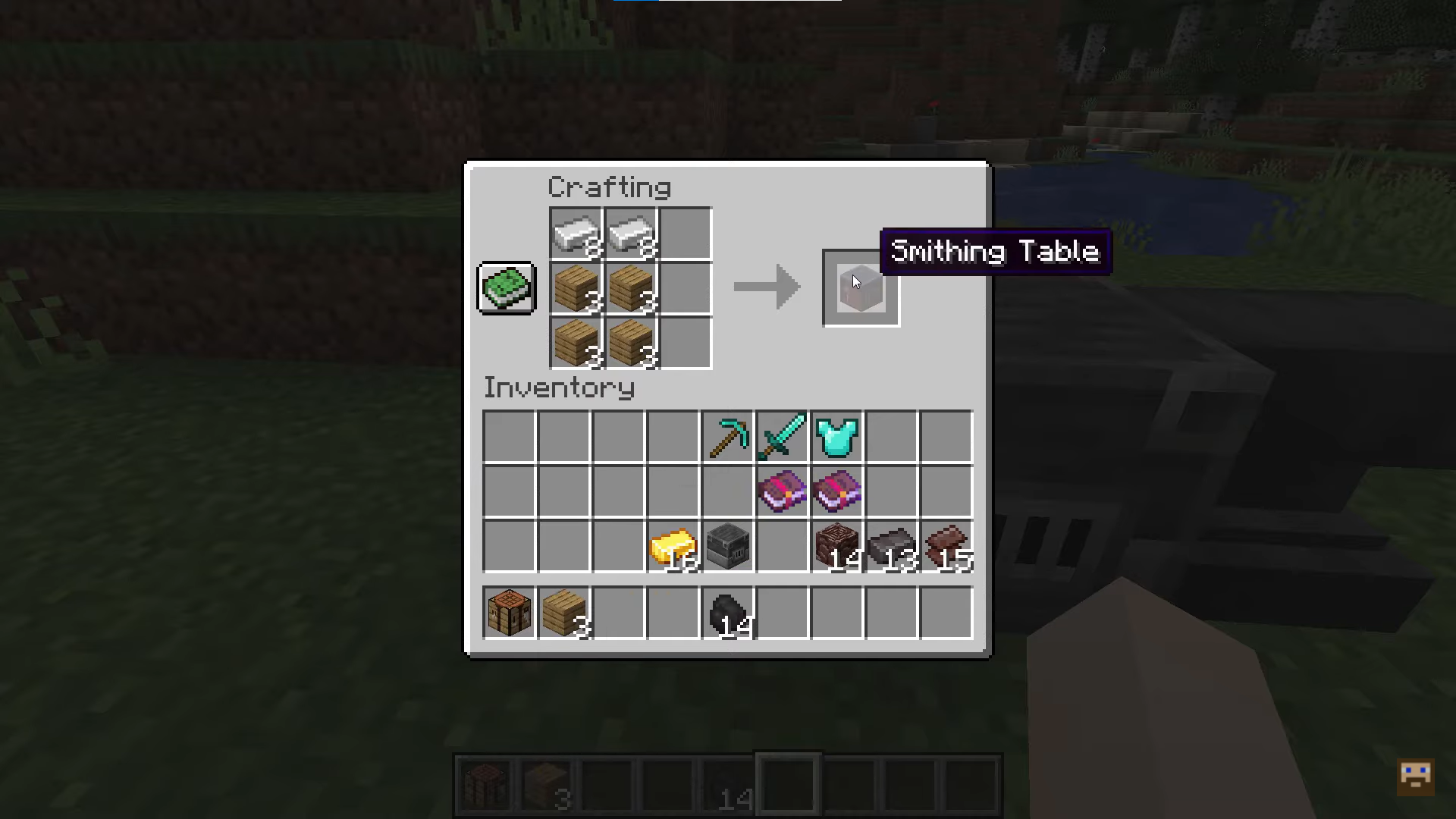1456x819 pixels.
Task: Grab the ancient debris stack
Action: (836, 548)
